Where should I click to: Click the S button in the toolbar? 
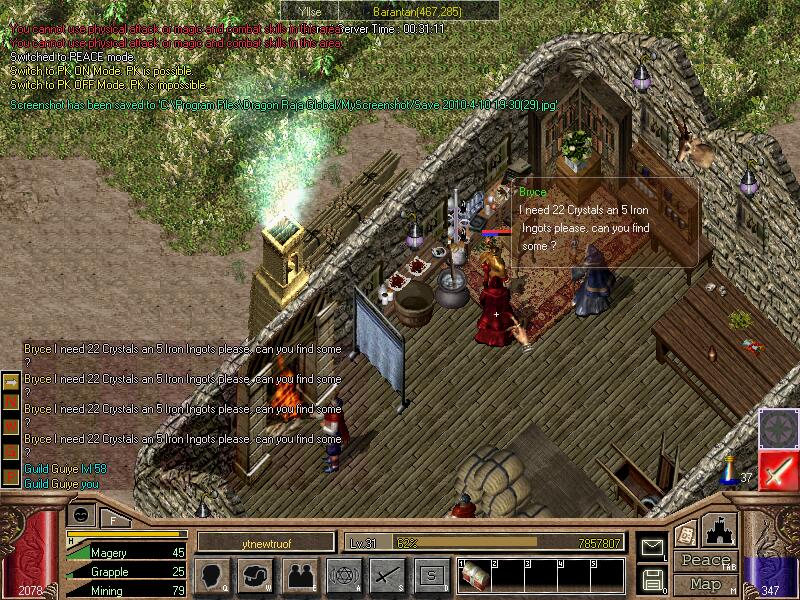(431, 575)
